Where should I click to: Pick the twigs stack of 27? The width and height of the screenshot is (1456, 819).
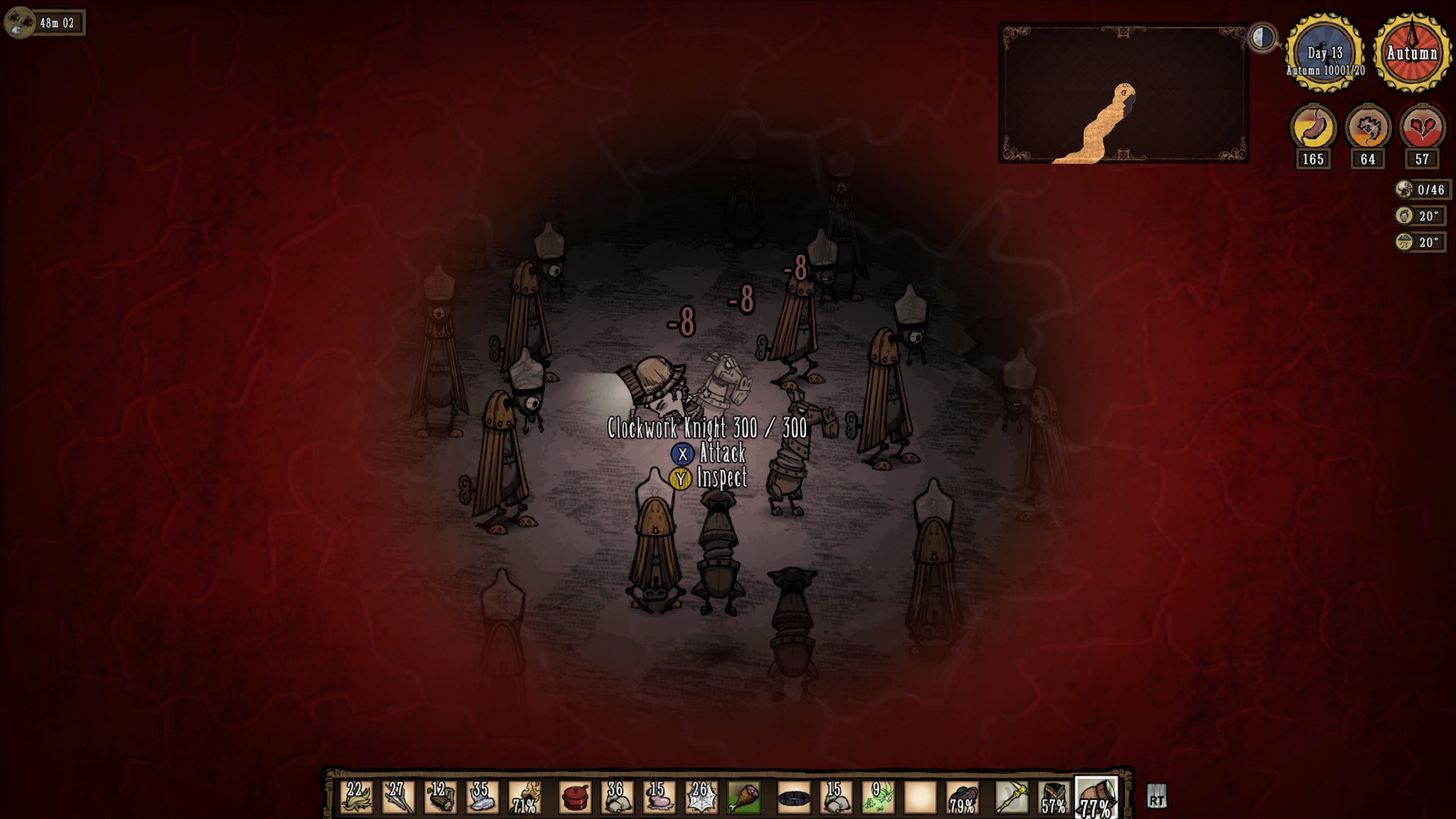398,798
